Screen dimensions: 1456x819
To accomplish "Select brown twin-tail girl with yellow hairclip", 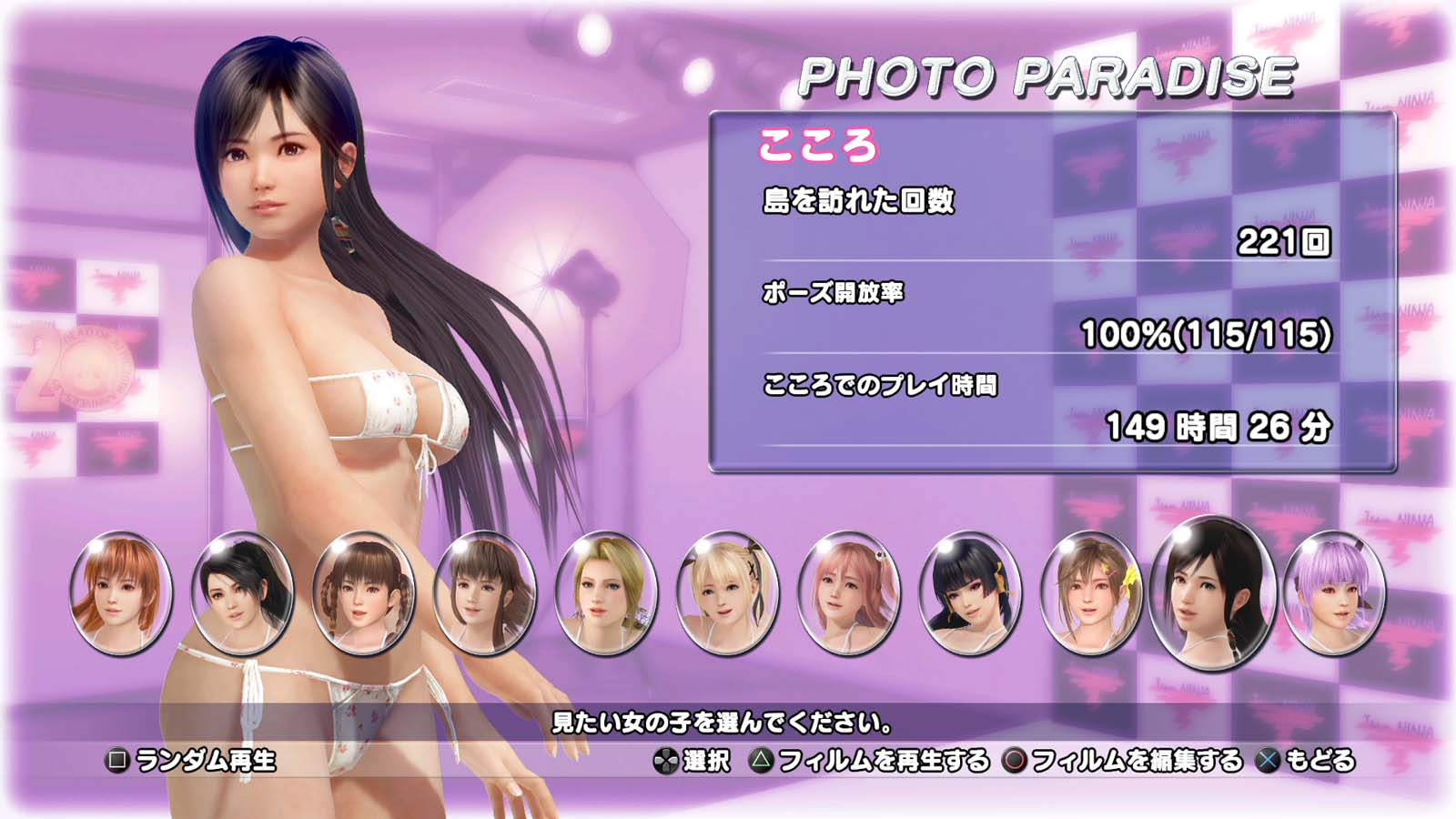I will 1090,593.
